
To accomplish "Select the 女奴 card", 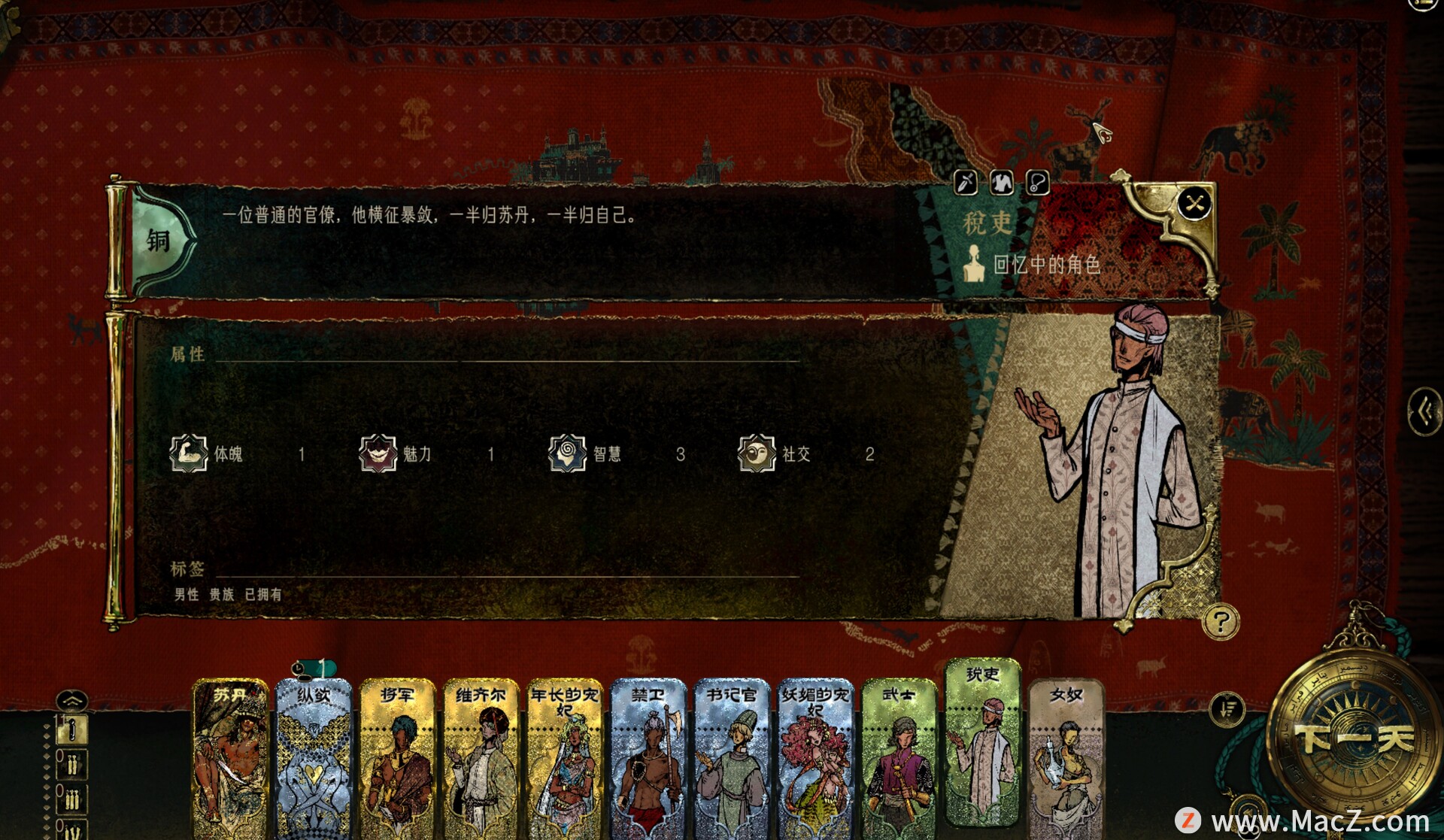I will (x=1066, y=756).
